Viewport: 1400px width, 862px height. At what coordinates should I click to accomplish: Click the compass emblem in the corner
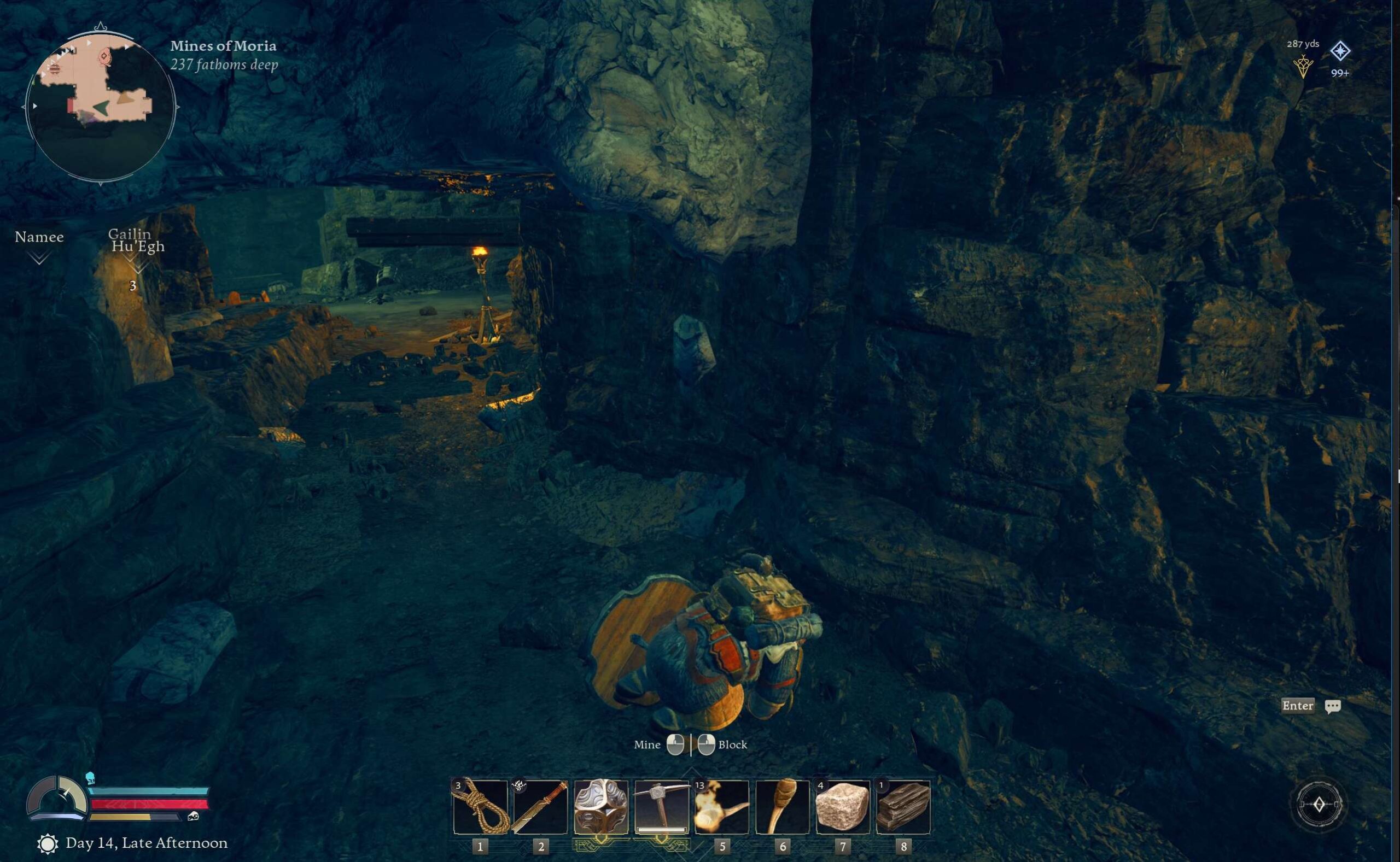tap(1319, 804)
